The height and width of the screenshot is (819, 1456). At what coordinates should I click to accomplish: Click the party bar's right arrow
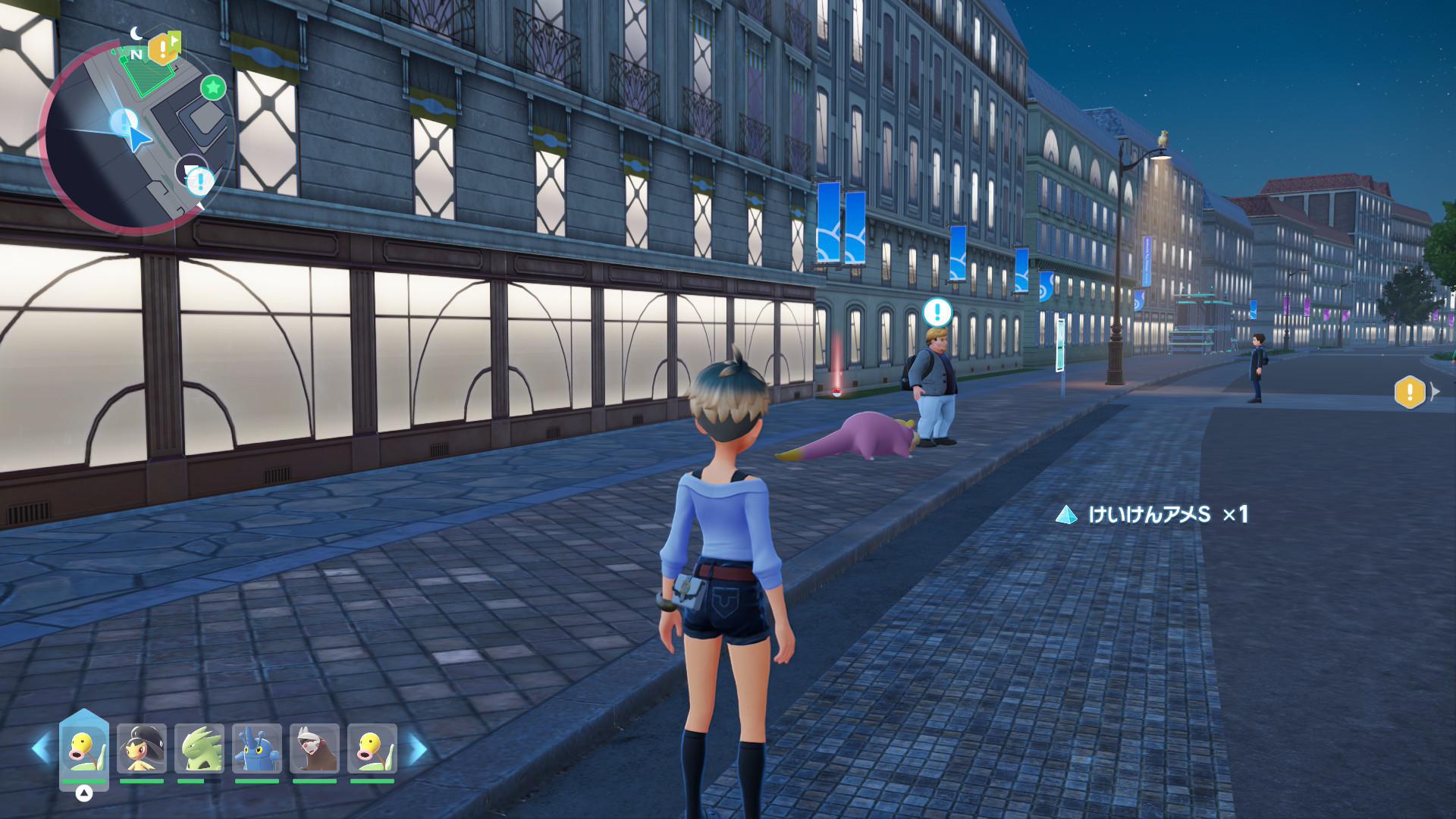coord(417,749)
